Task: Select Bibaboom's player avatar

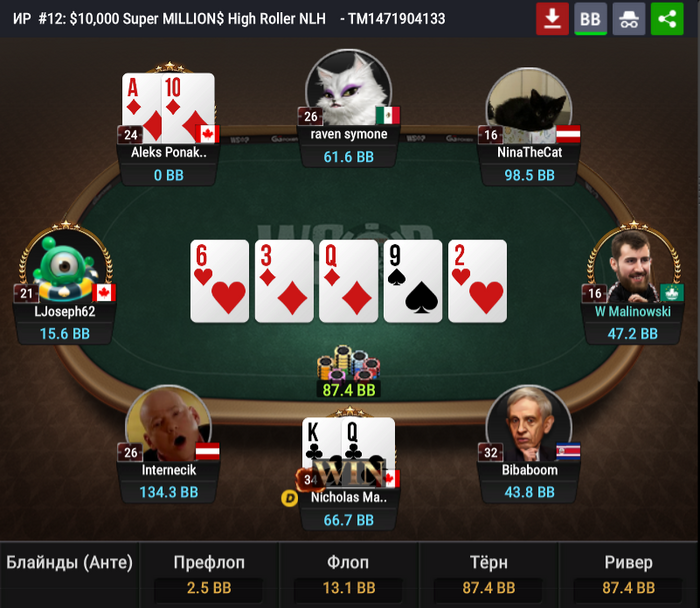Action: pos(528,422)
